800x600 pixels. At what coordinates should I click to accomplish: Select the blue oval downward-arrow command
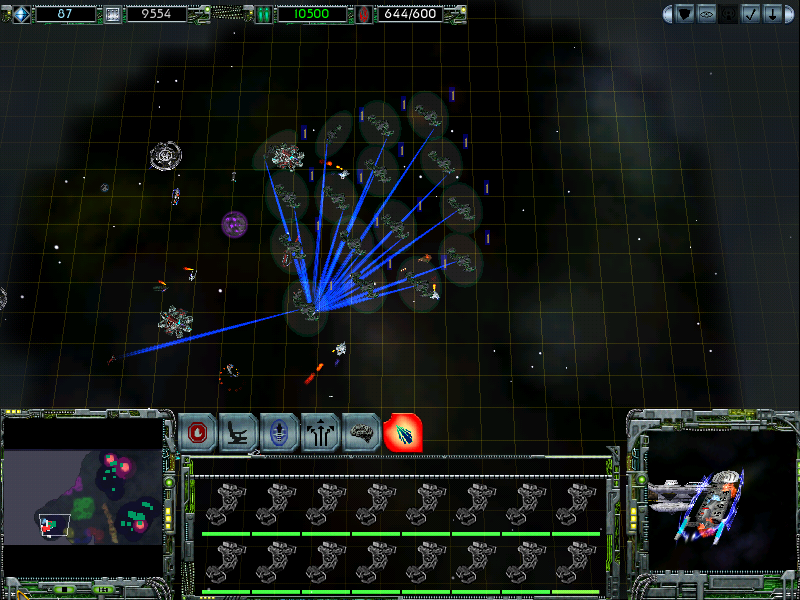click(280, 432)
